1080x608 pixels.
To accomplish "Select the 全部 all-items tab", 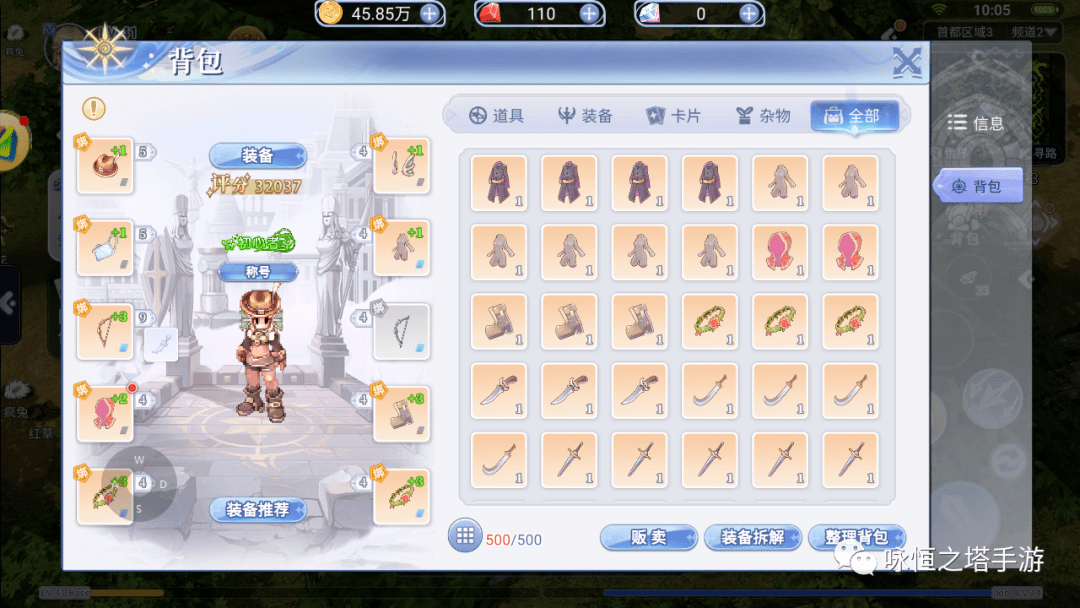I will (852, 116).
